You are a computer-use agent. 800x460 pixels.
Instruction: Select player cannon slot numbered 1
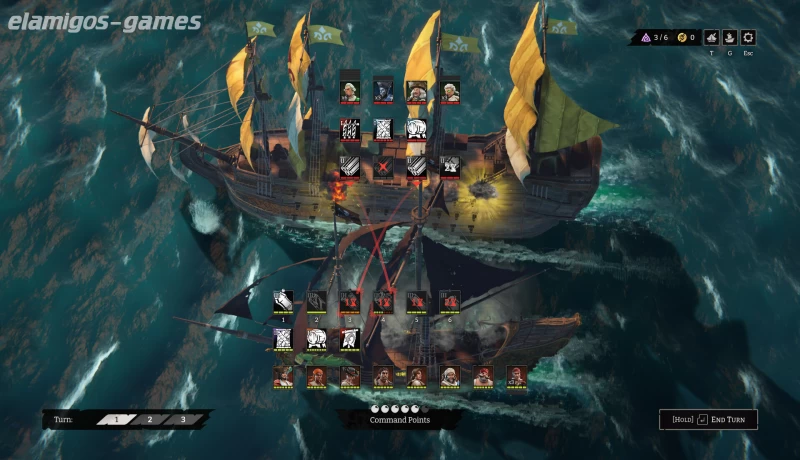pyautogui.click(x=283, y=300)
